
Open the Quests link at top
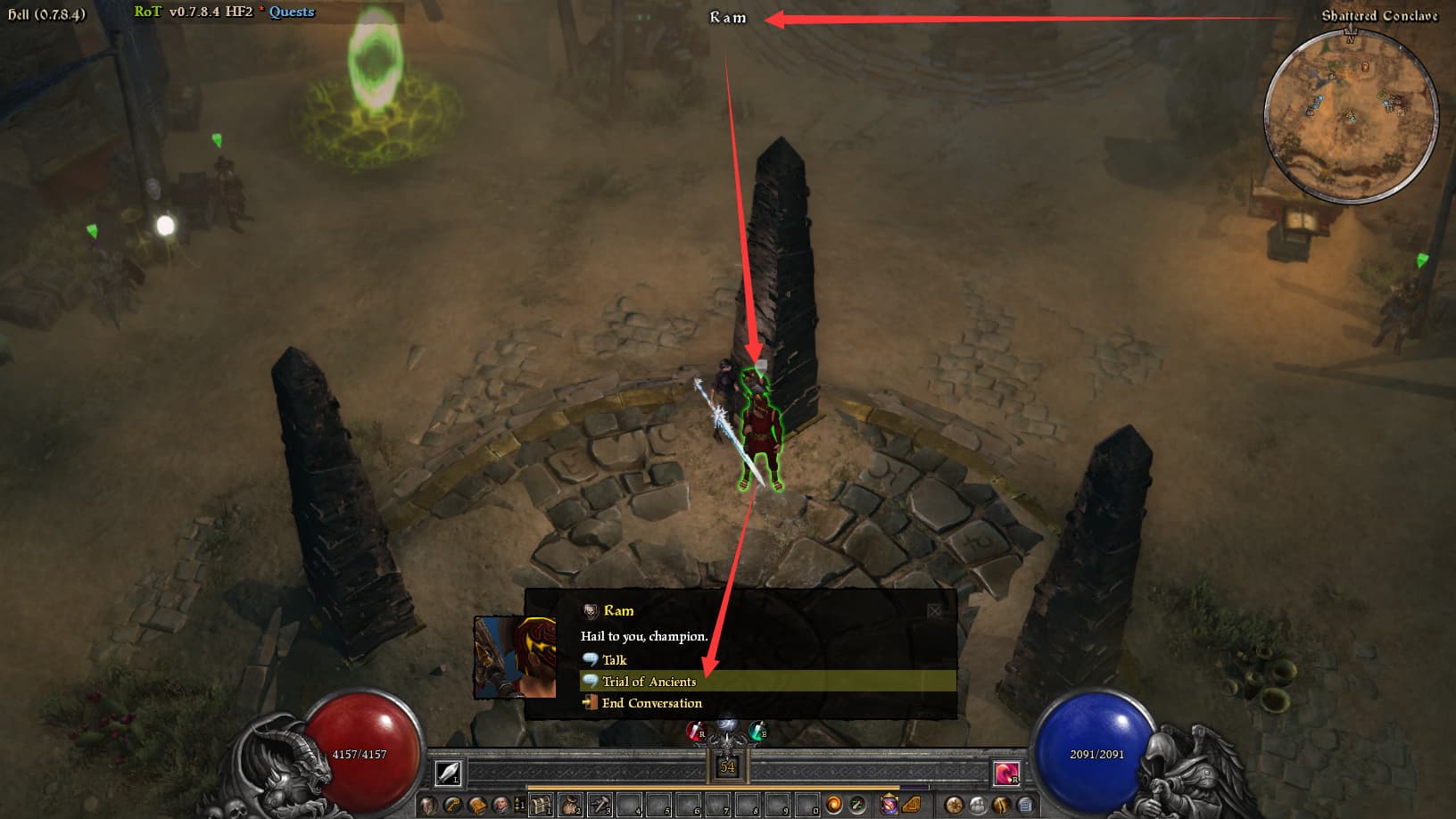pos(292,12)
